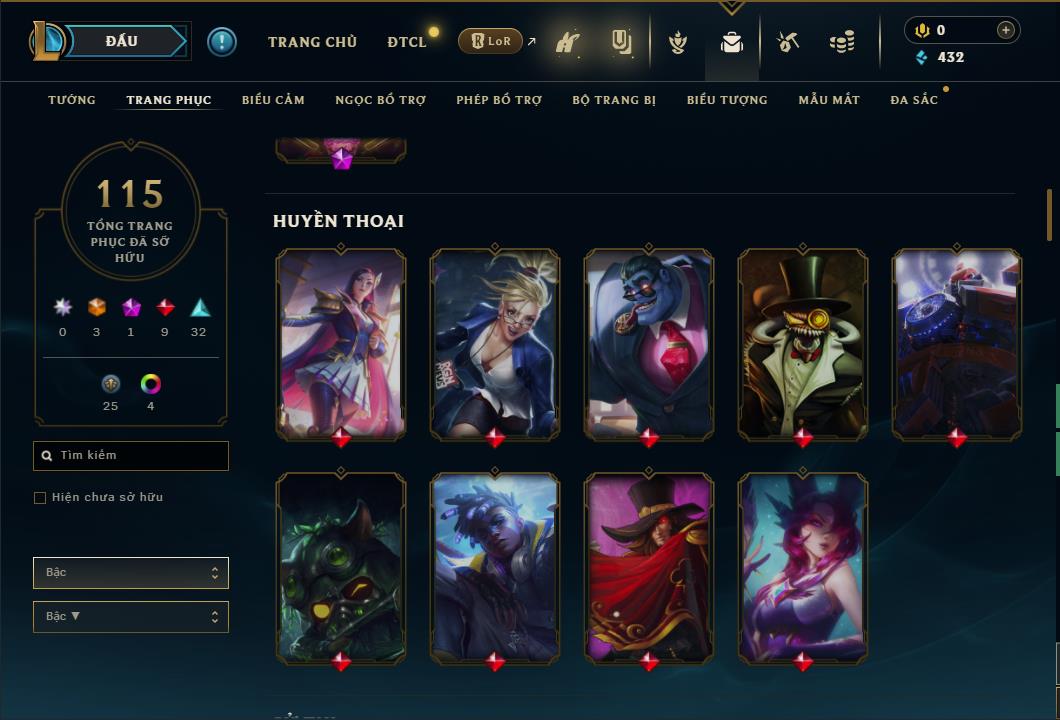Go to the ĐTCL section
The image size is (1060, 720).
pos(407,42)
